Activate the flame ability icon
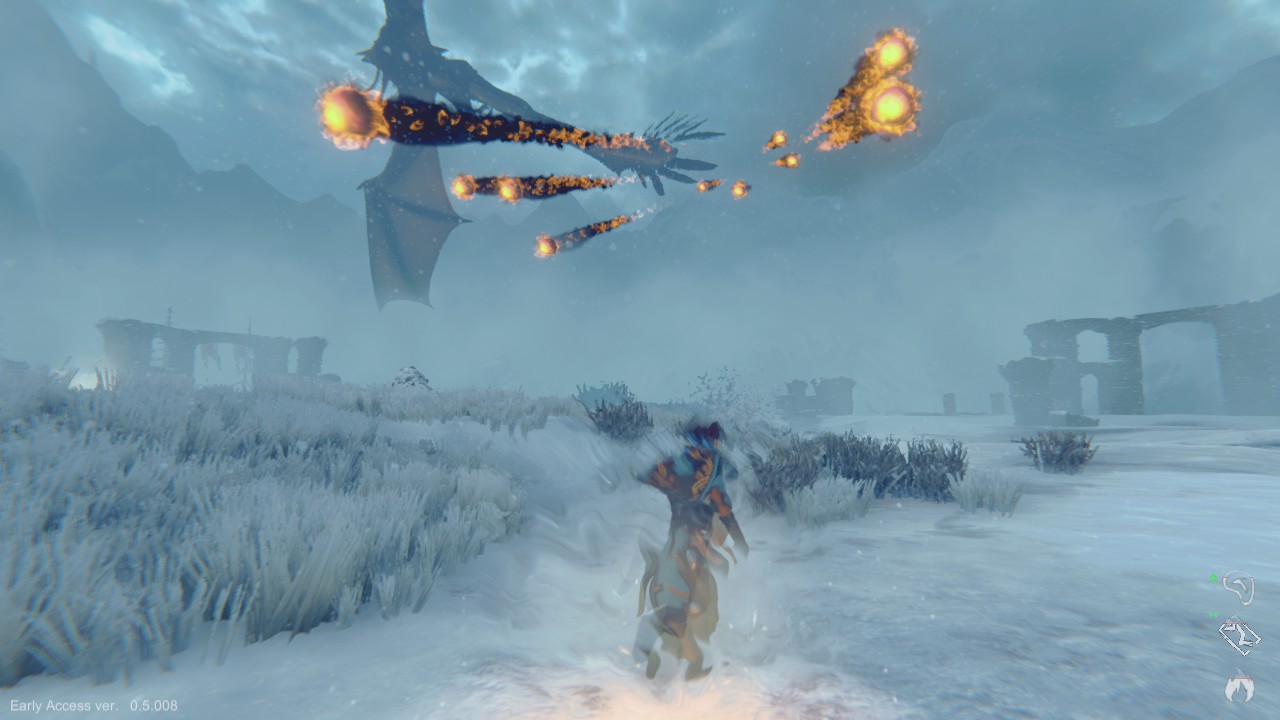Image resolution: width=1280 pixels, height=720 pixels. click(1240, 687)
